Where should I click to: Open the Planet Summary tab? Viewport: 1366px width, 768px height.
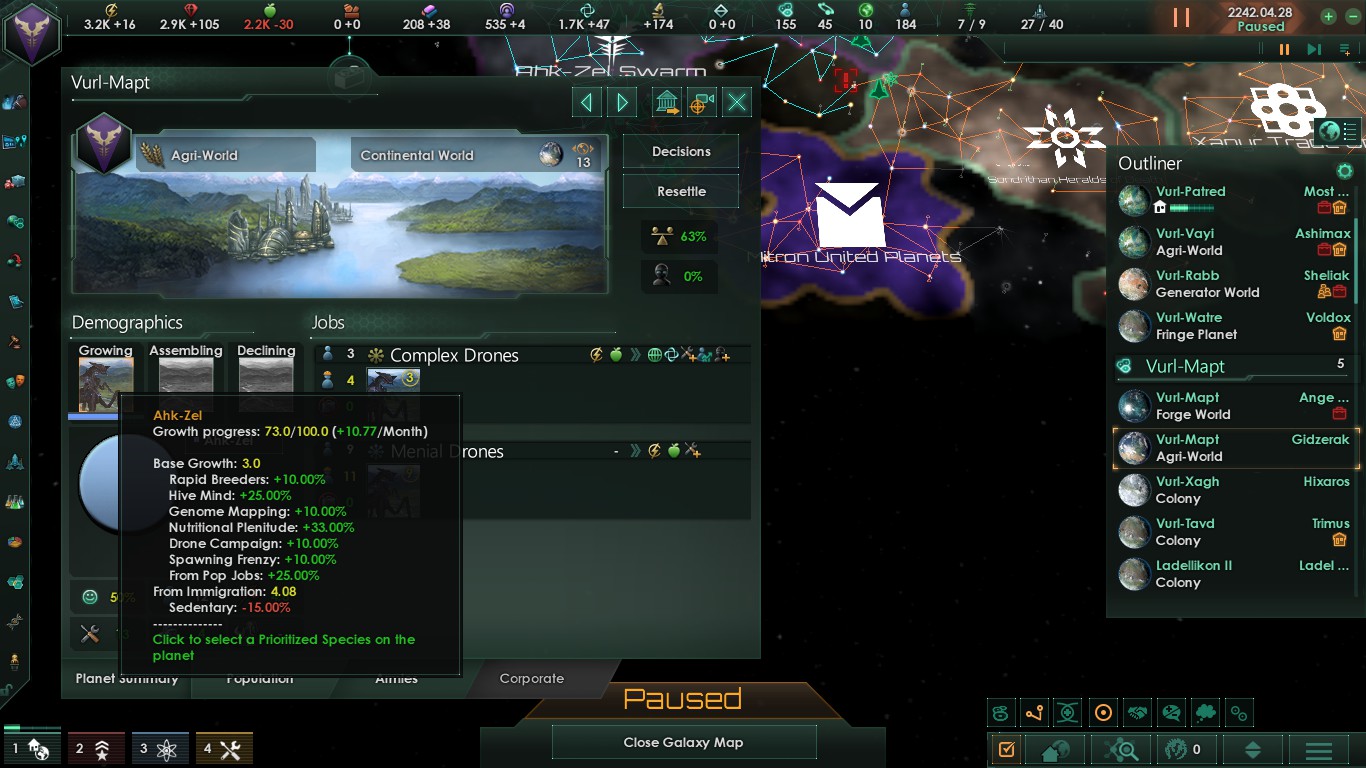click(x=127, y=678)
